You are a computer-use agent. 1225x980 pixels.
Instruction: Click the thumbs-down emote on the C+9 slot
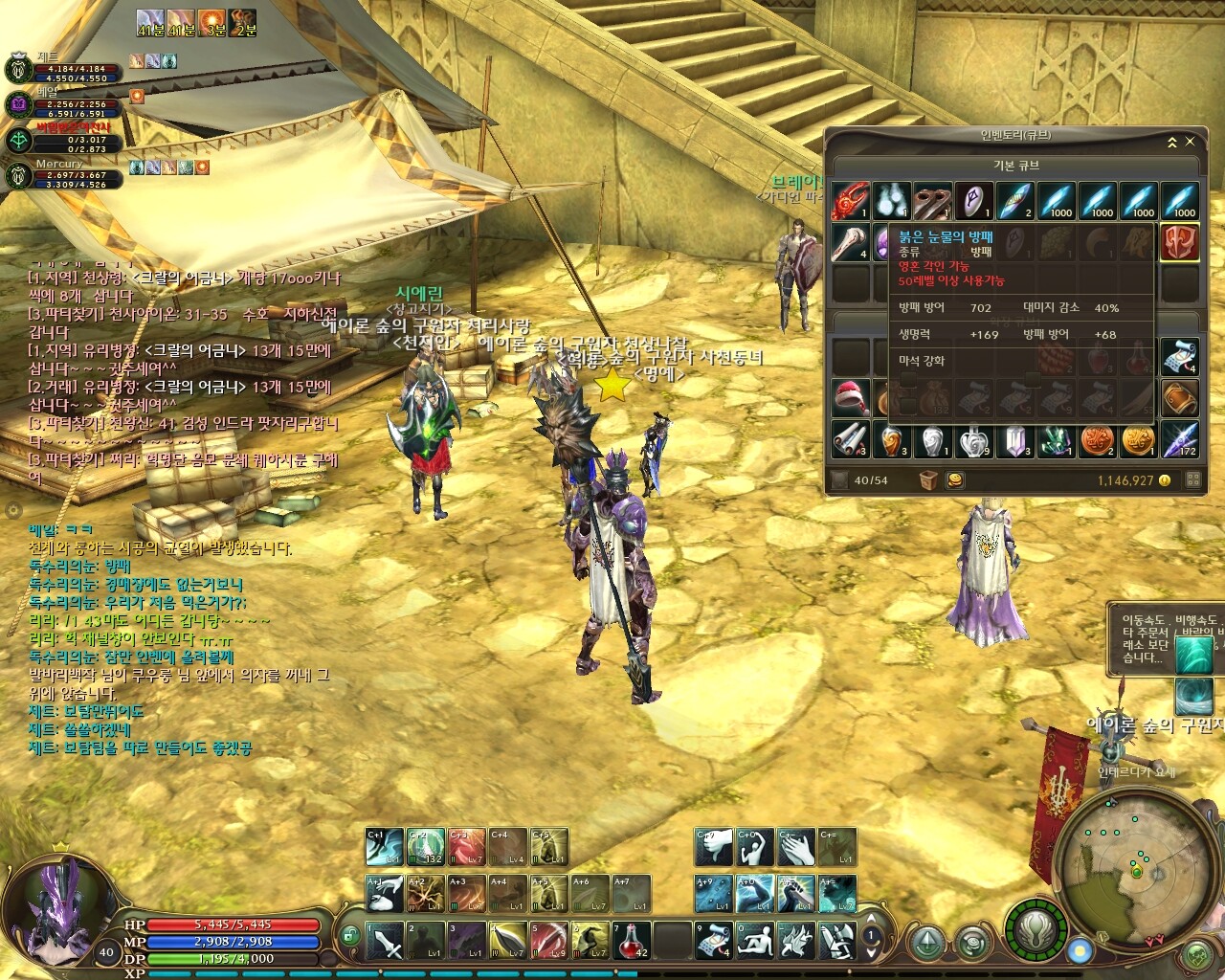(714, 848)
